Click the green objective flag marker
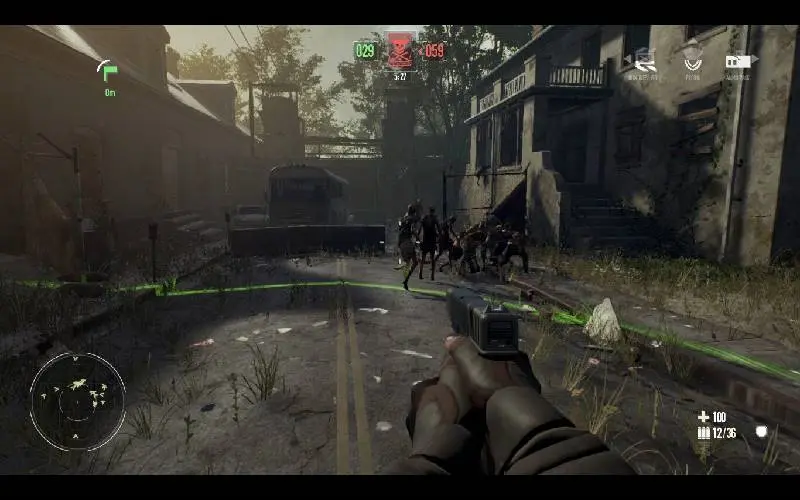800x500 pixels. 107,71
